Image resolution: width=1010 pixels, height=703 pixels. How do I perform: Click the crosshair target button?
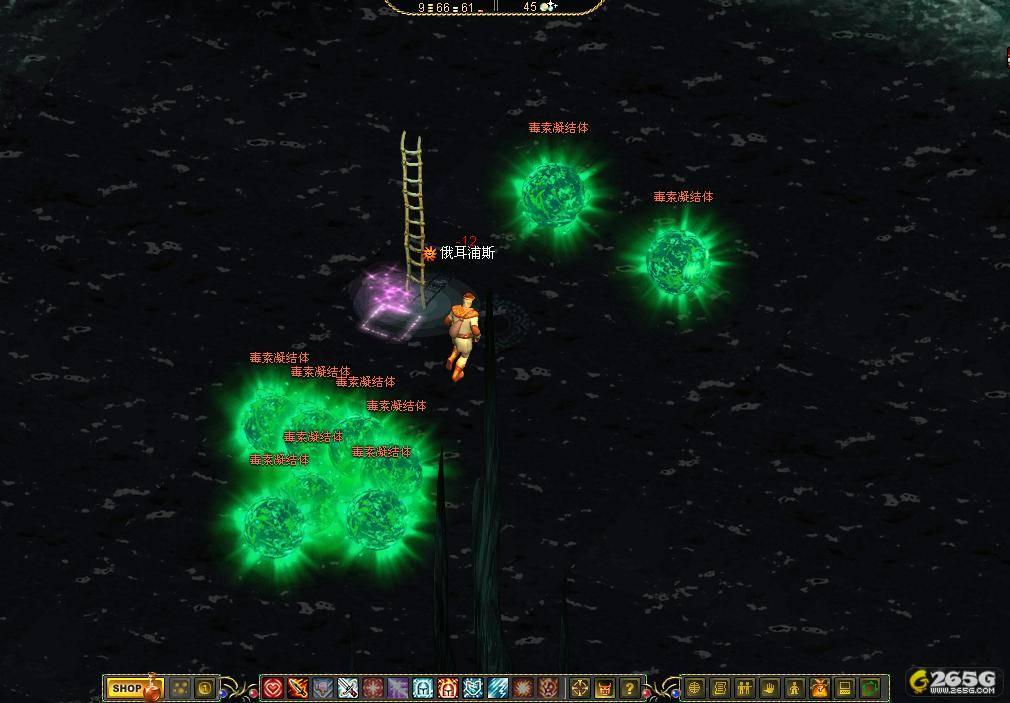coord(580,688)
